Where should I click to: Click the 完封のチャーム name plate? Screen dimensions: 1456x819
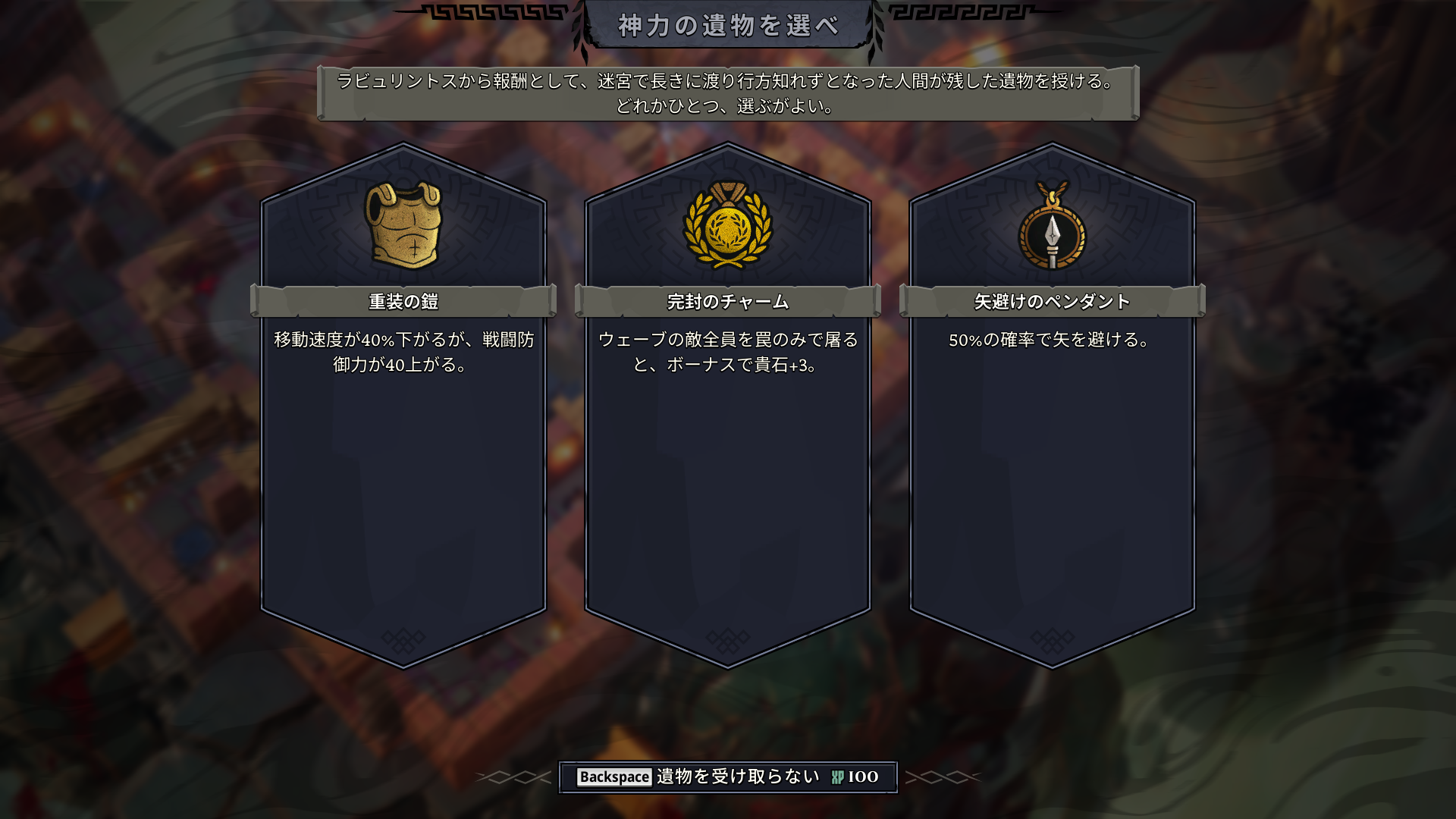[x=726, y=301]
